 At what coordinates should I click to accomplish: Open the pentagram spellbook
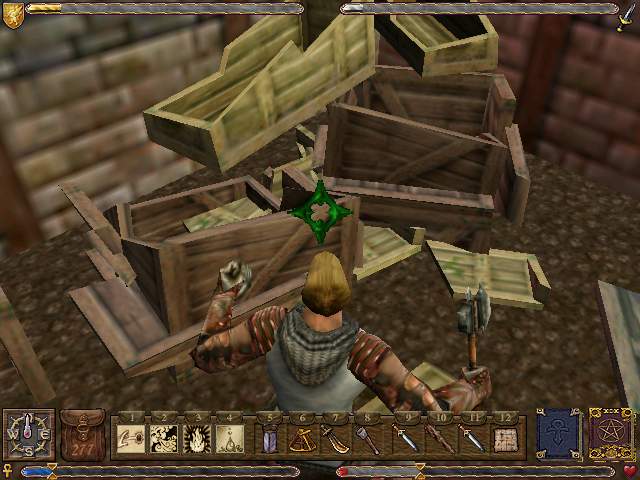609,433
